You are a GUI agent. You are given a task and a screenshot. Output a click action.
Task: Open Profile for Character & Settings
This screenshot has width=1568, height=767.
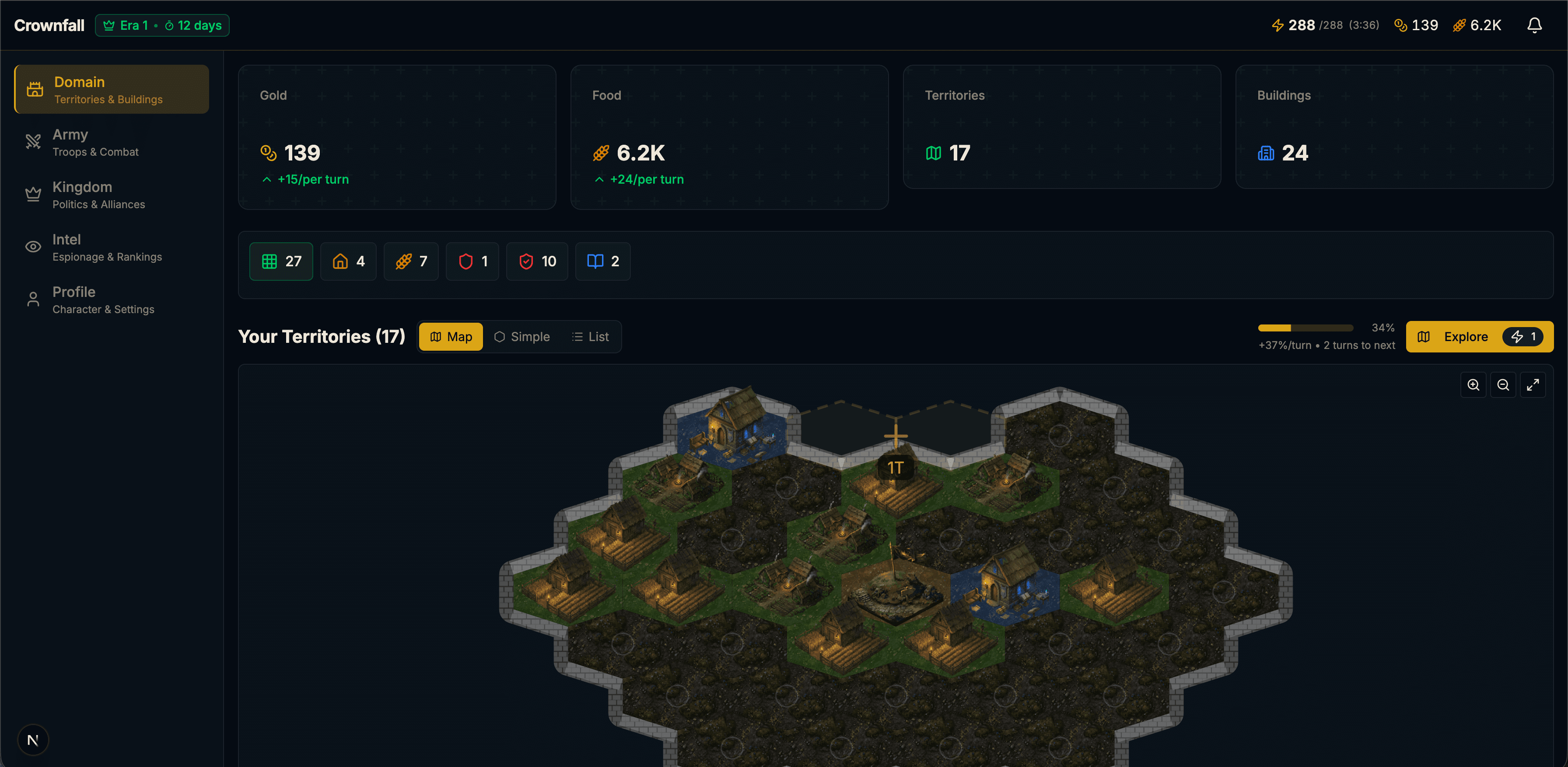(x=112, y=299)
